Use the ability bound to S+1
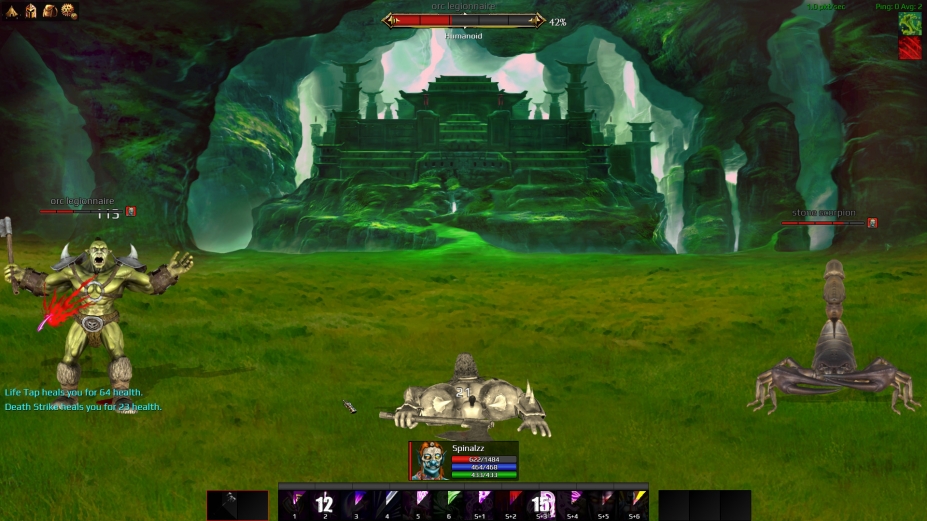The image size is (927, 521). pyautogui.click(x=480, y=503)
